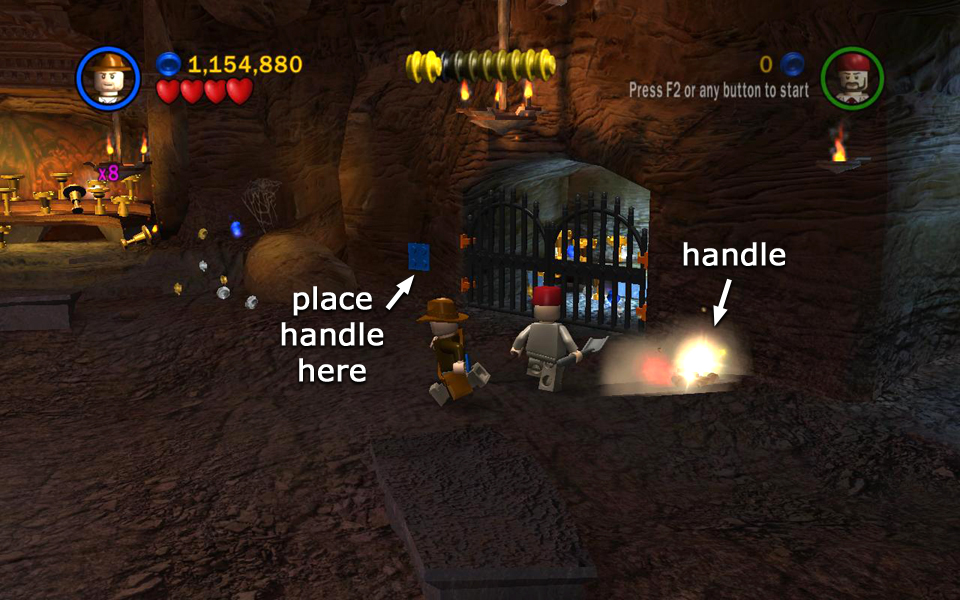This screenshot has height=600, width=960.
Task: Select the Indiana Jones player one portrait
Action: click(106, 78)
